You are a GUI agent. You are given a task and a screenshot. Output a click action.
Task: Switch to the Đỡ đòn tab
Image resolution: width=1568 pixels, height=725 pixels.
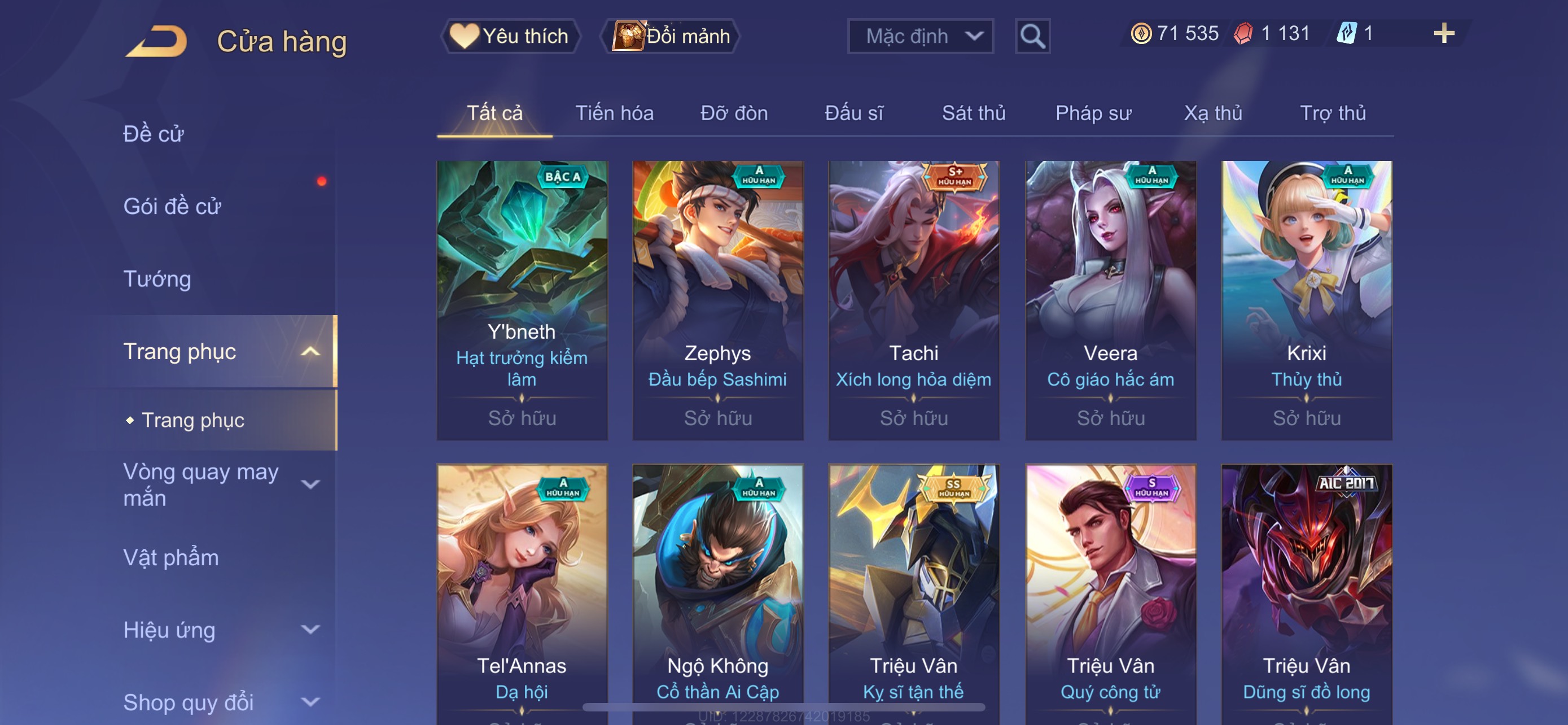coord(733,113)
